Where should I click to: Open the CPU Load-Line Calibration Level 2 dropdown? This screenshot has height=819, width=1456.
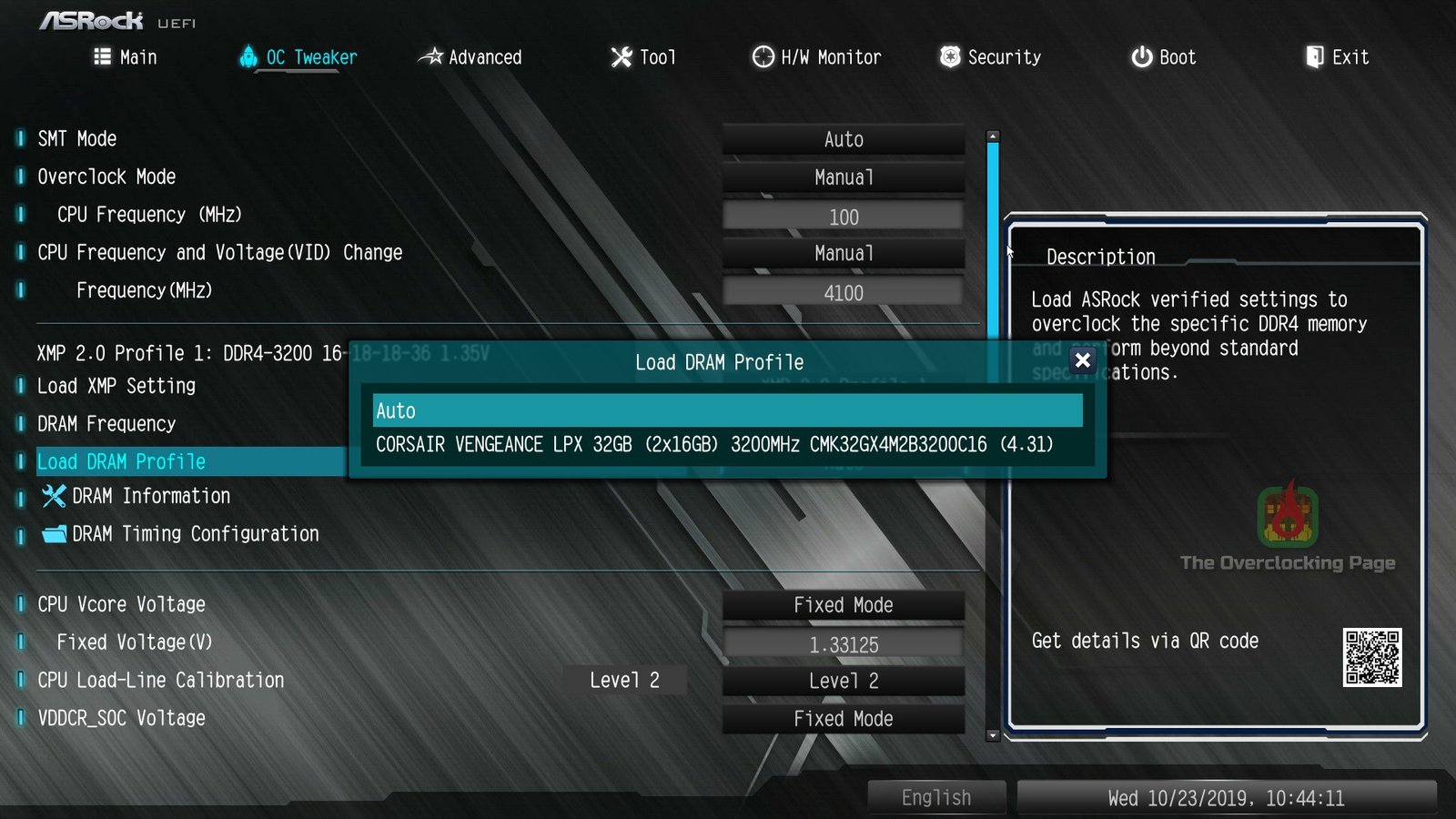coord(843,680)
